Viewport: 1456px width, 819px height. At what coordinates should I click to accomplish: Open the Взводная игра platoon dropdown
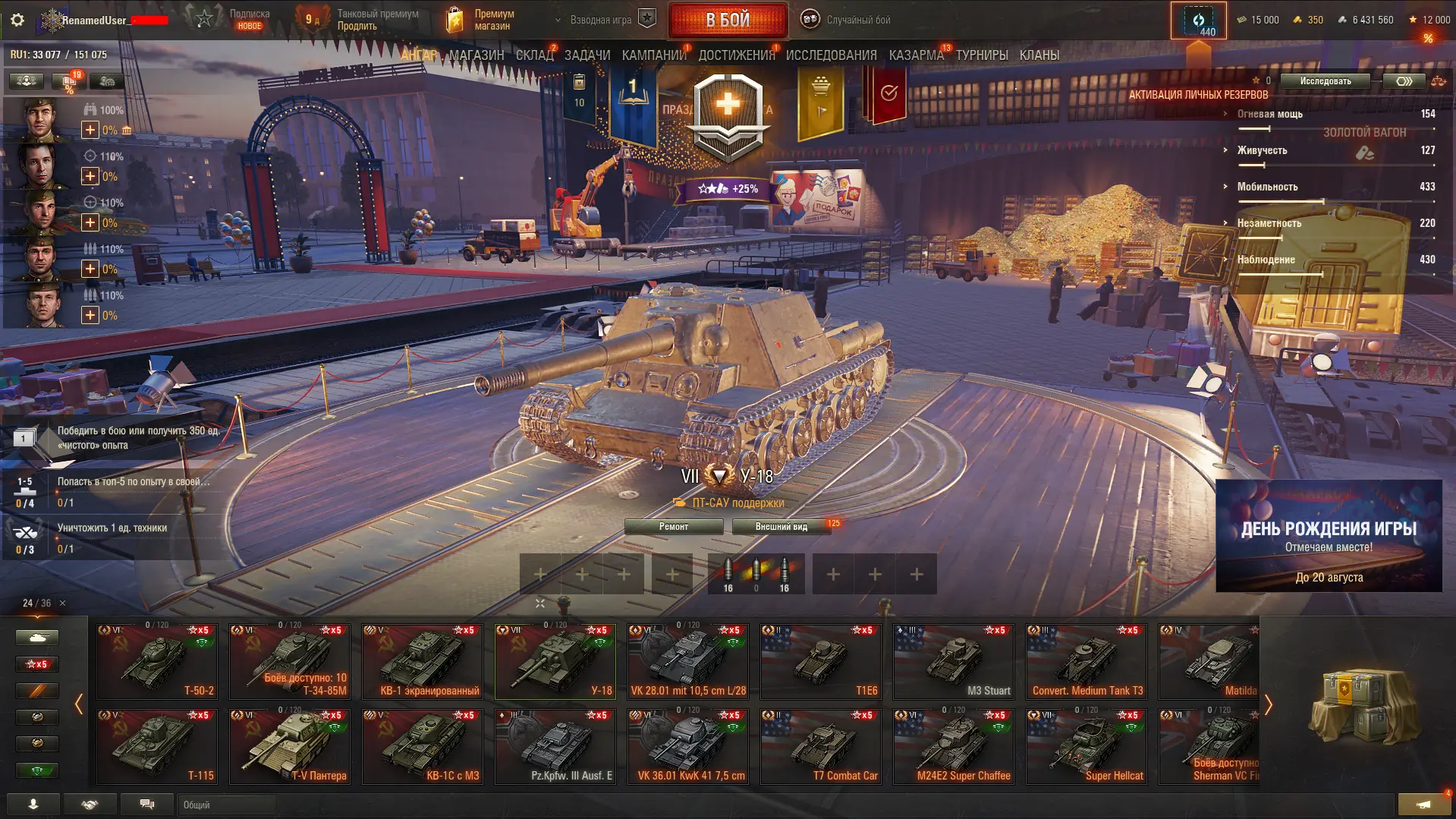click(x=600, y=20)
